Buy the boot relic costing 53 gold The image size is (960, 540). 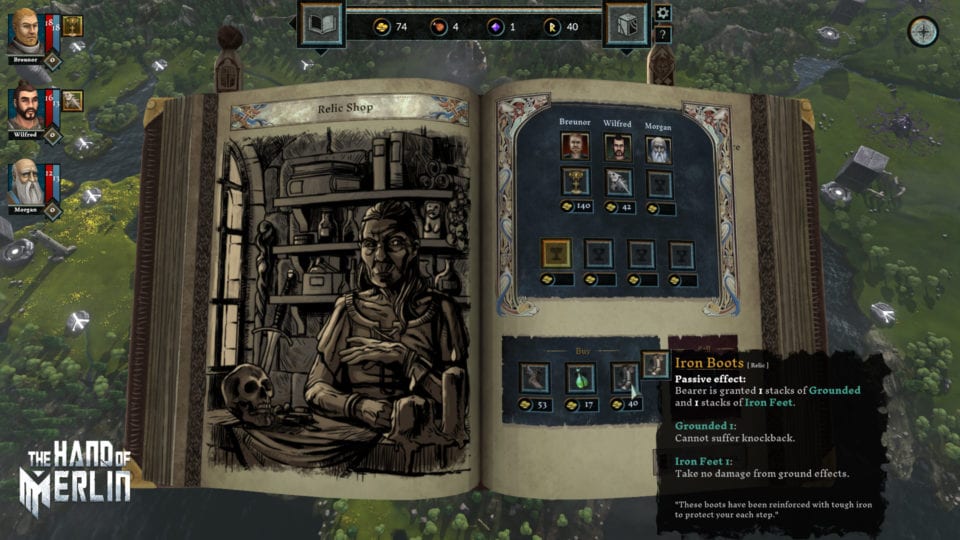[533, 377]
